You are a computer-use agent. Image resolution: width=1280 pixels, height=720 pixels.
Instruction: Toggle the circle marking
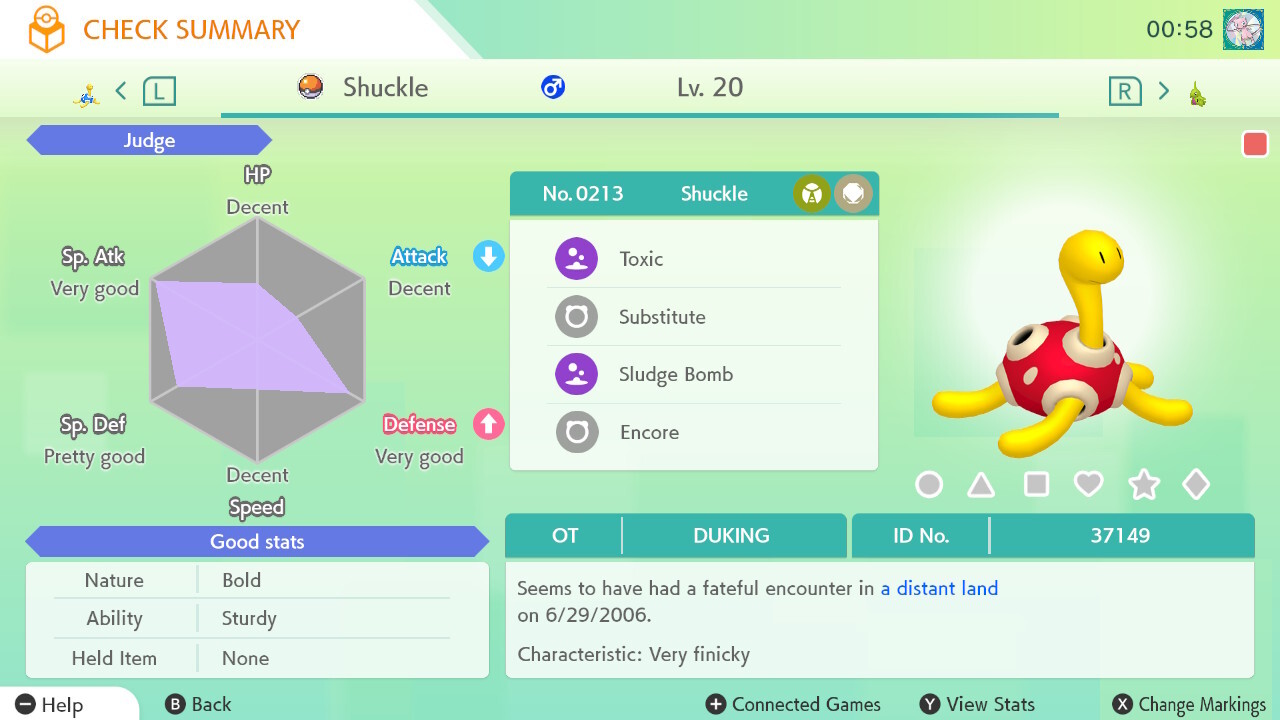(x=929, y=485)
